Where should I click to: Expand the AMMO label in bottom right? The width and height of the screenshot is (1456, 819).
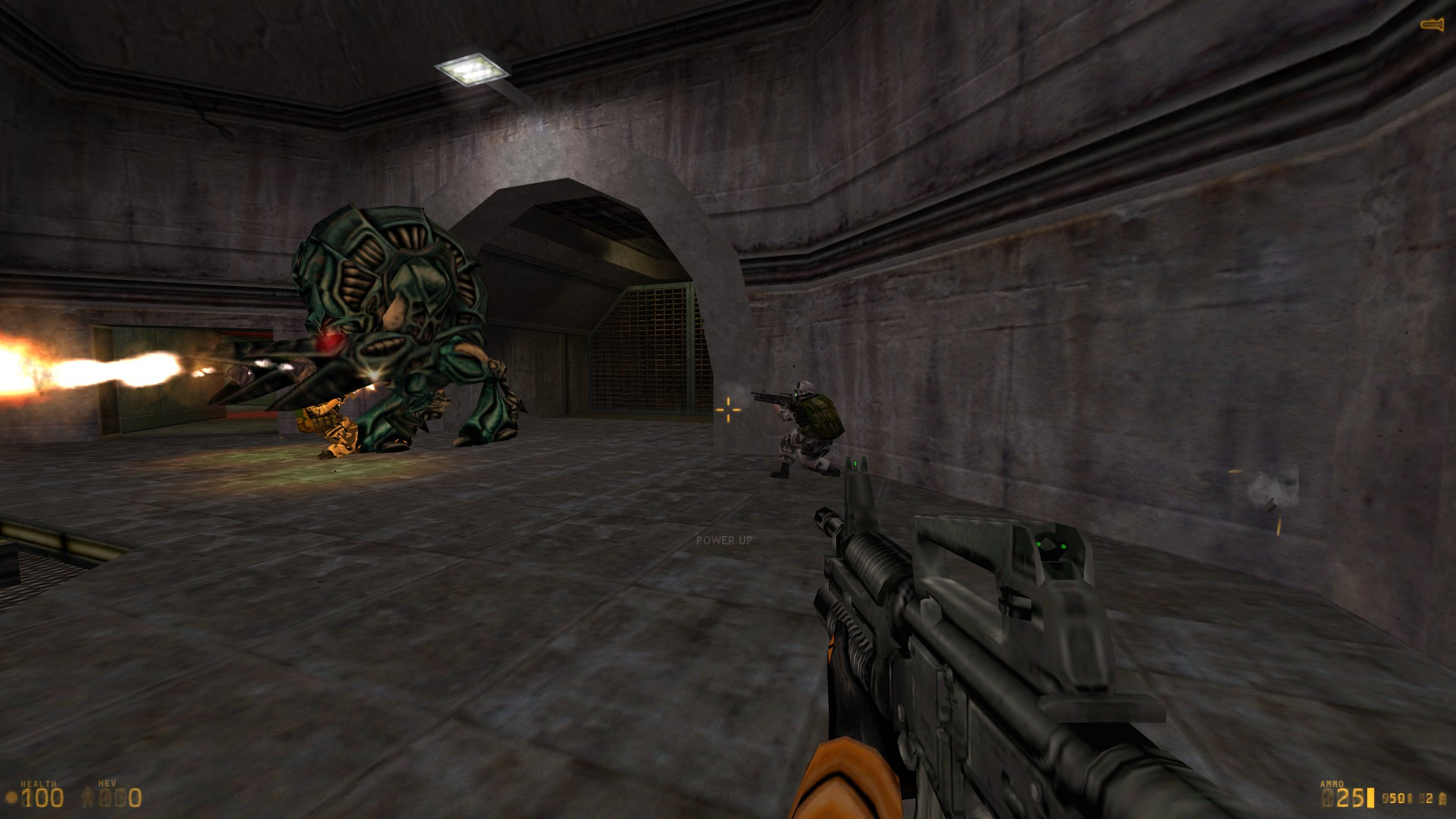point(1332,783)
